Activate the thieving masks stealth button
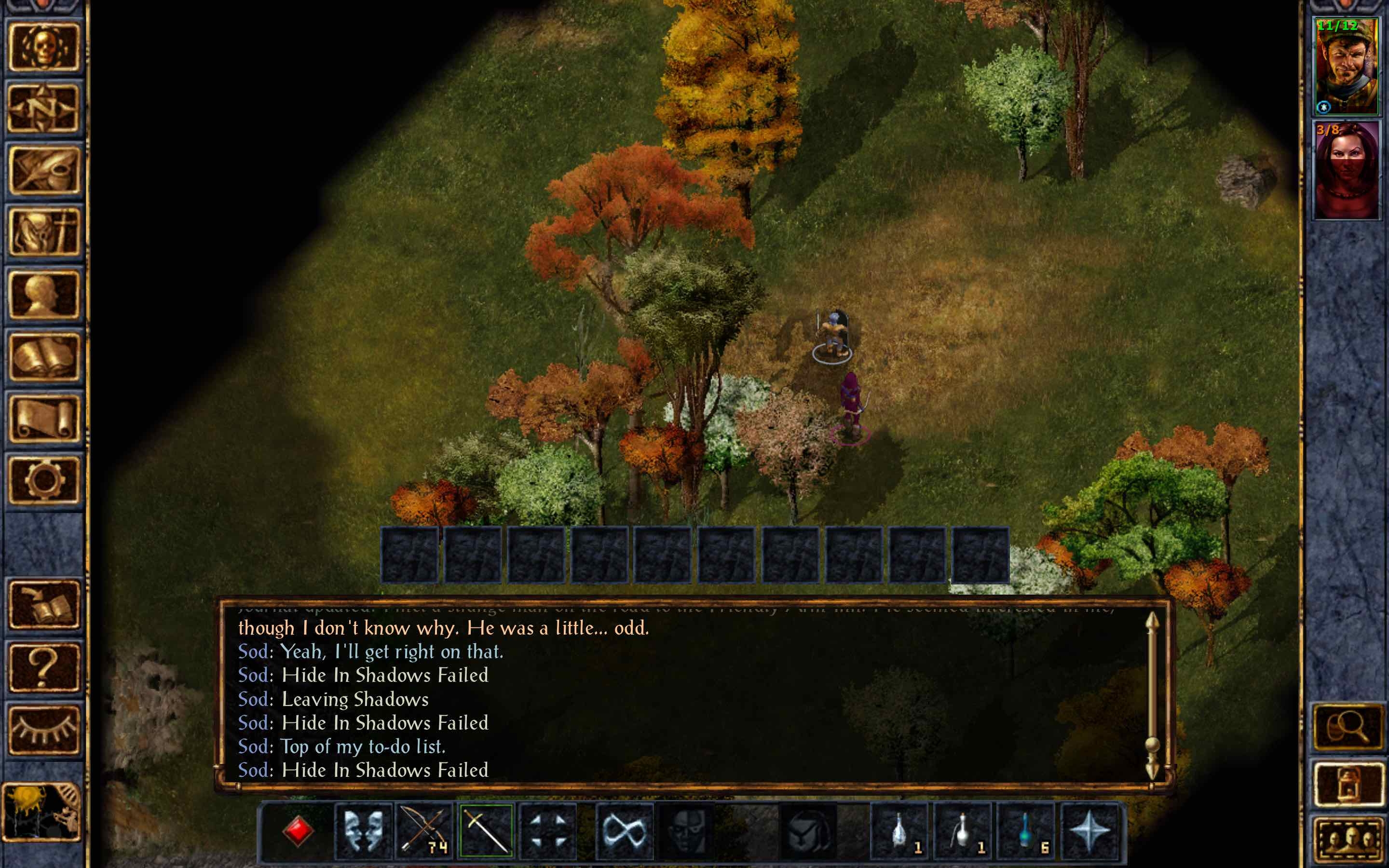This screenshot has width=1389, height=868. 363,832
